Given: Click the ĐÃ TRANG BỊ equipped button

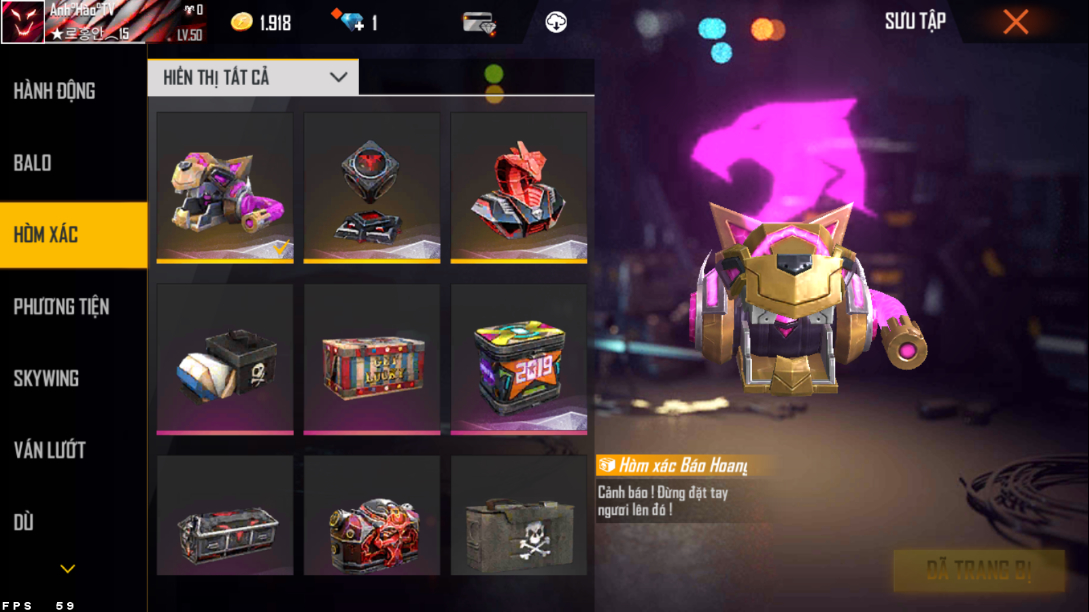Looking at the screenshot, I should pos(978,571).
